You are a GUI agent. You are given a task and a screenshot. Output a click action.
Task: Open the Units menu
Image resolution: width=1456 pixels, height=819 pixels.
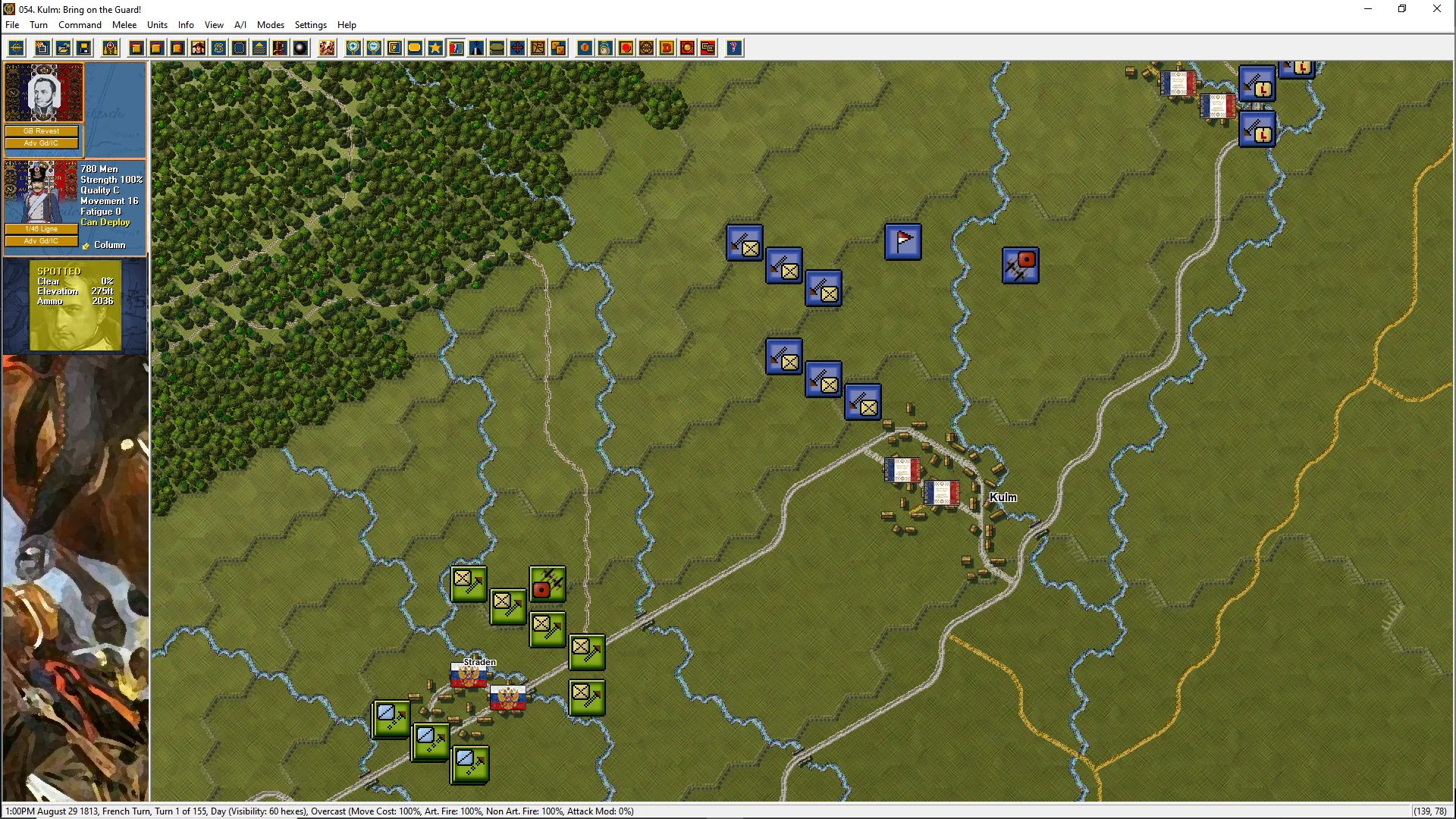tap(157, 25)
